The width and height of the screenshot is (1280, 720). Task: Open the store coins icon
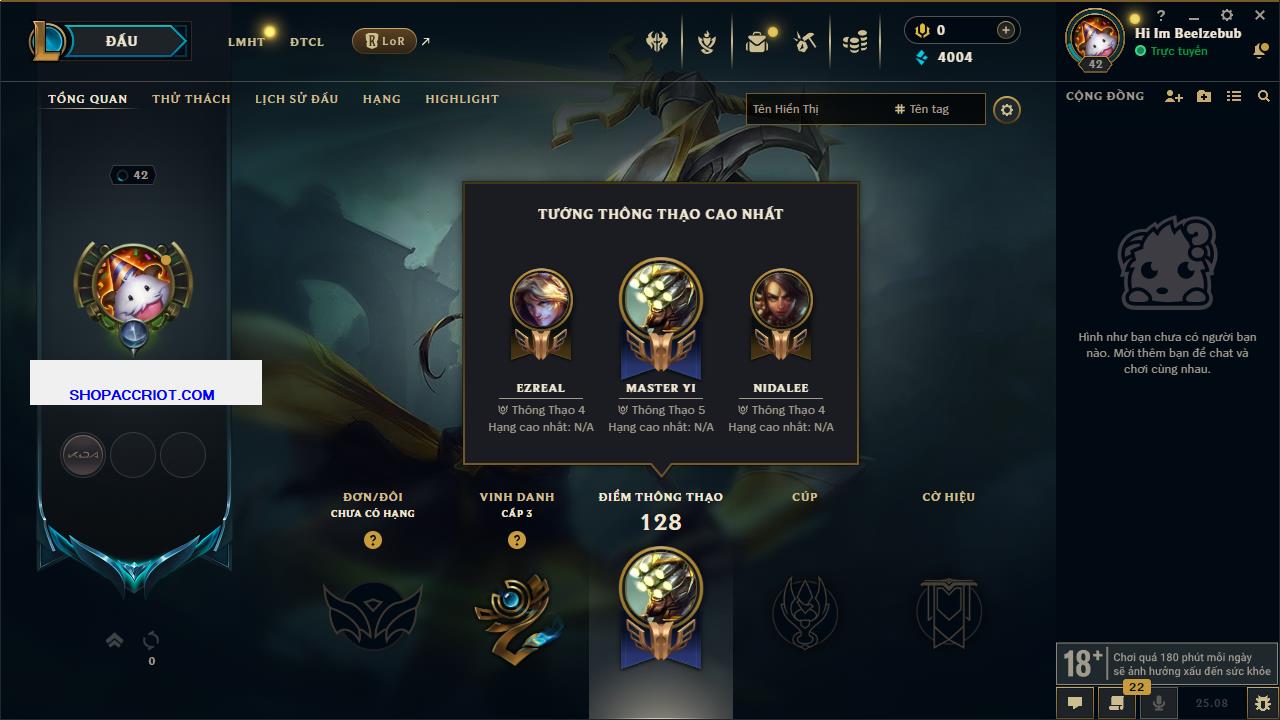point(854,42)
